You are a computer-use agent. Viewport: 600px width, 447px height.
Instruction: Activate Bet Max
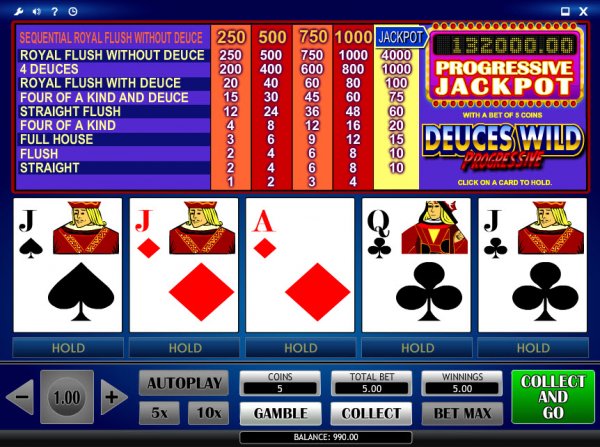coord(461,413)
